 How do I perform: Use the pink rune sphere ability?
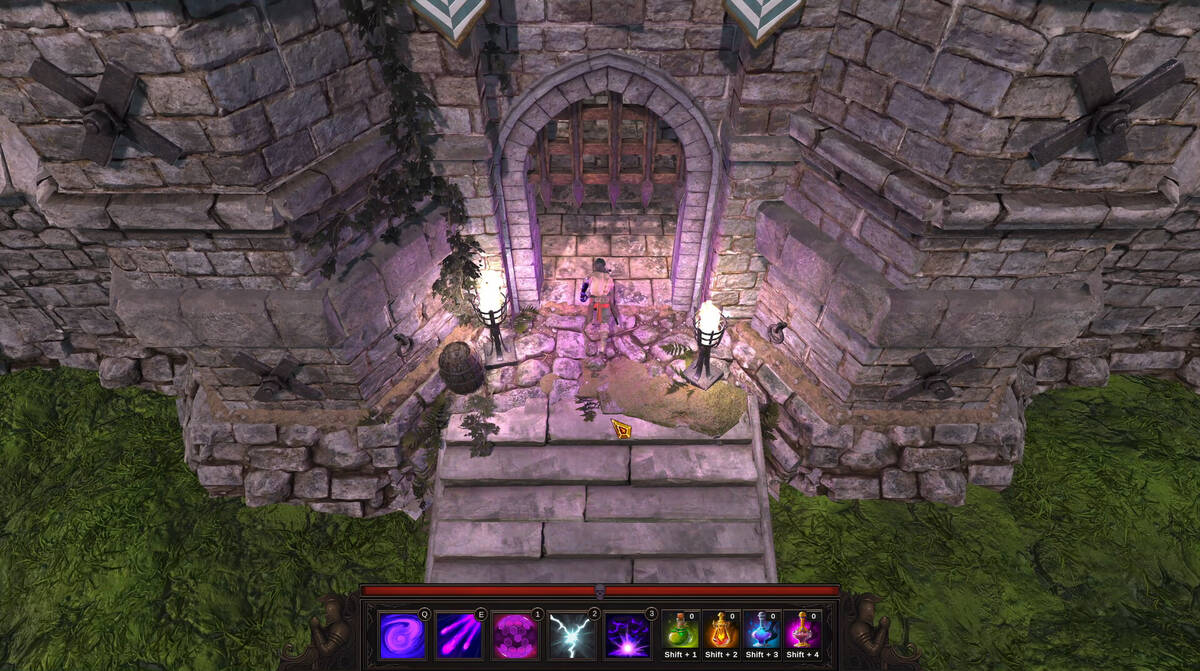[516, 636]
